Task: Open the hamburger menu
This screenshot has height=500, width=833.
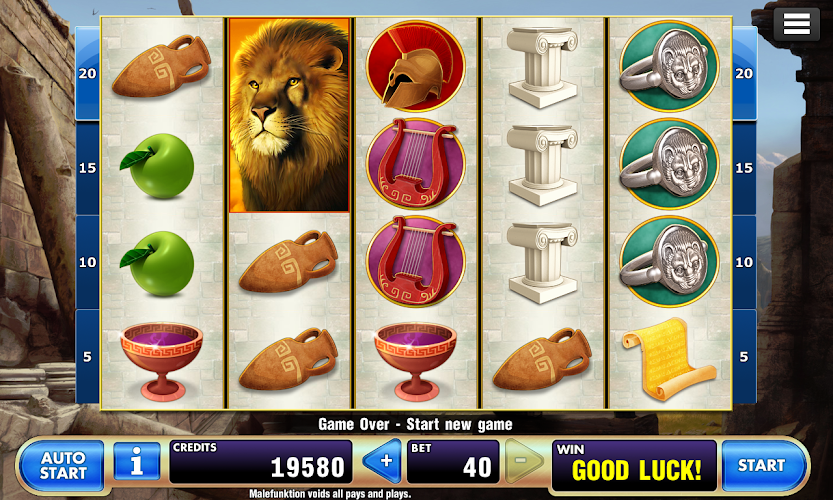Action: click(797, 25)
